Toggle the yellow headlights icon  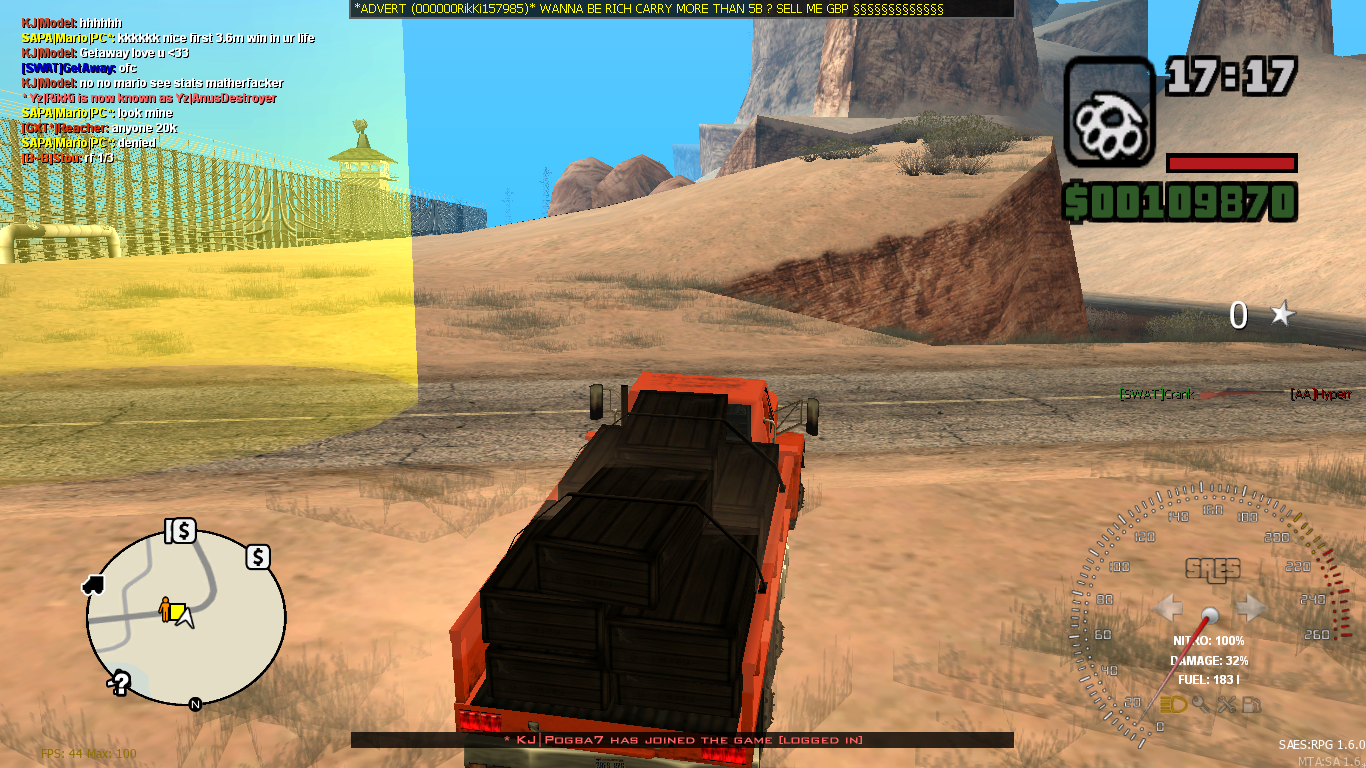[1175, 705]
